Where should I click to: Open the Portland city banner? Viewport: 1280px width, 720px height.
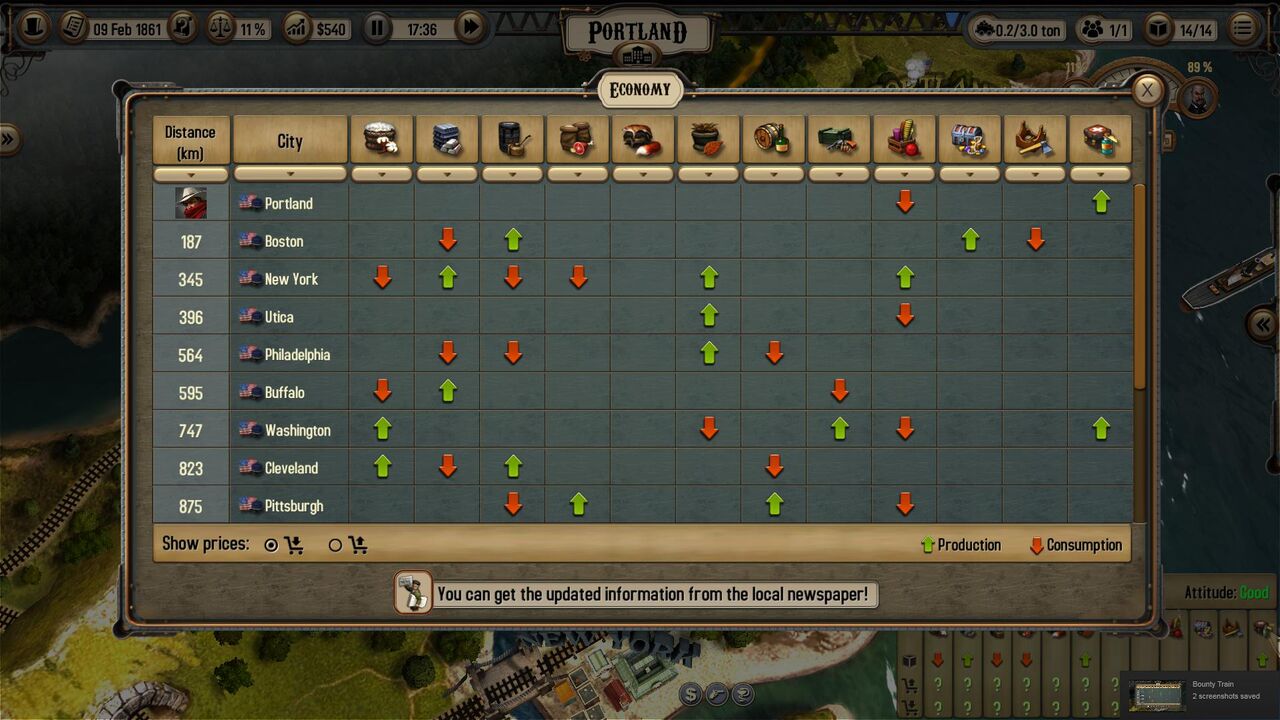click(638, 34)
